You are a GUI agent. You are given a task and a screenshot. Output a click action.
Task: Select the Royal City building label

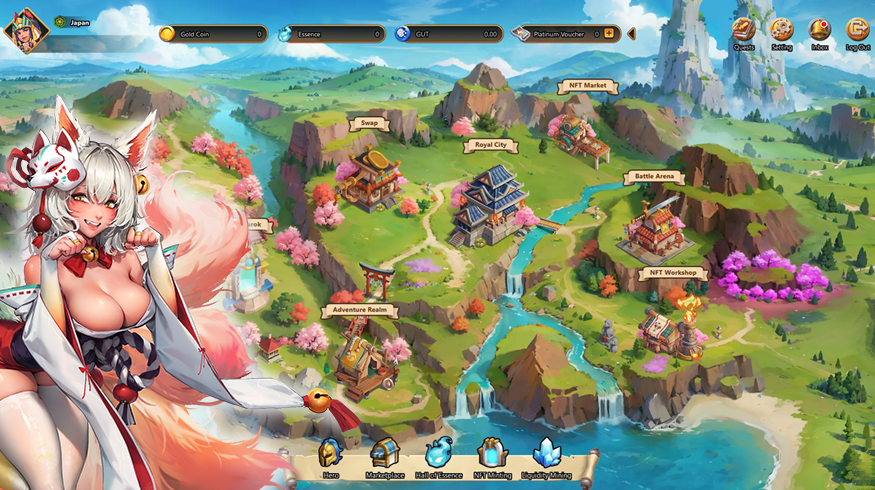coord(491,145)
